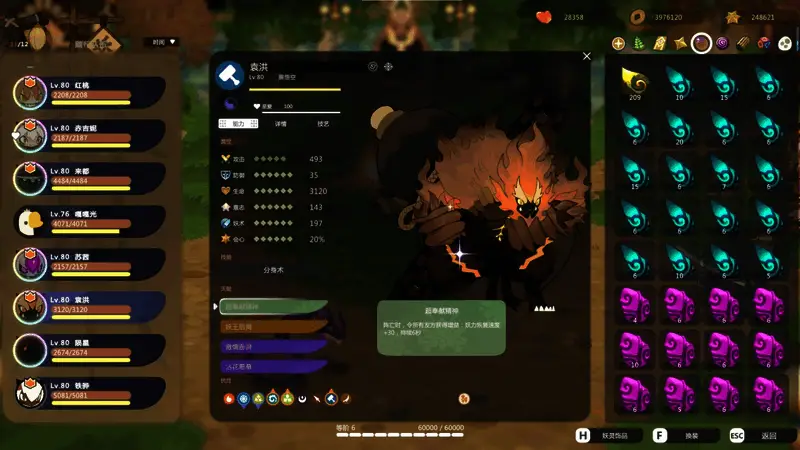This screenshot has width=800, height=450.
Task: Select the 分身术 skill
Action: tap(273, 270)
